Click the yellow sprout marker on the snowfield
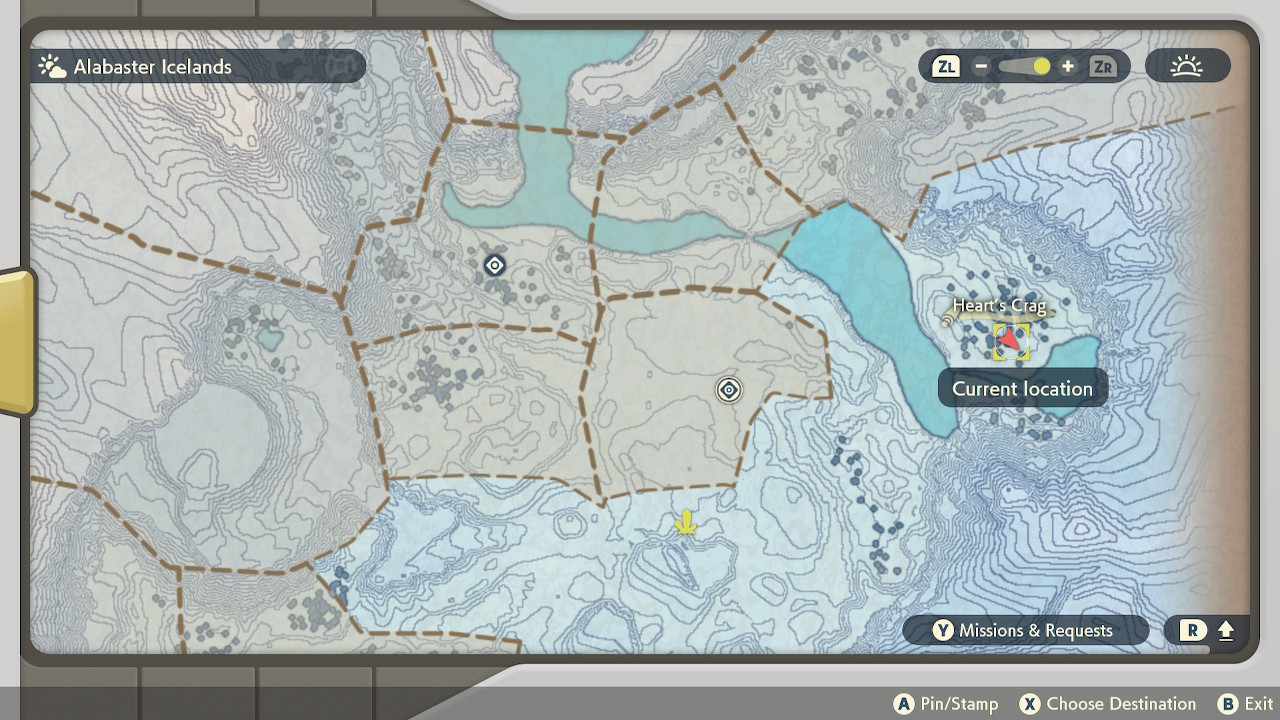The width and height of the screenshot is (1280, 720). [x=684, y=522]
